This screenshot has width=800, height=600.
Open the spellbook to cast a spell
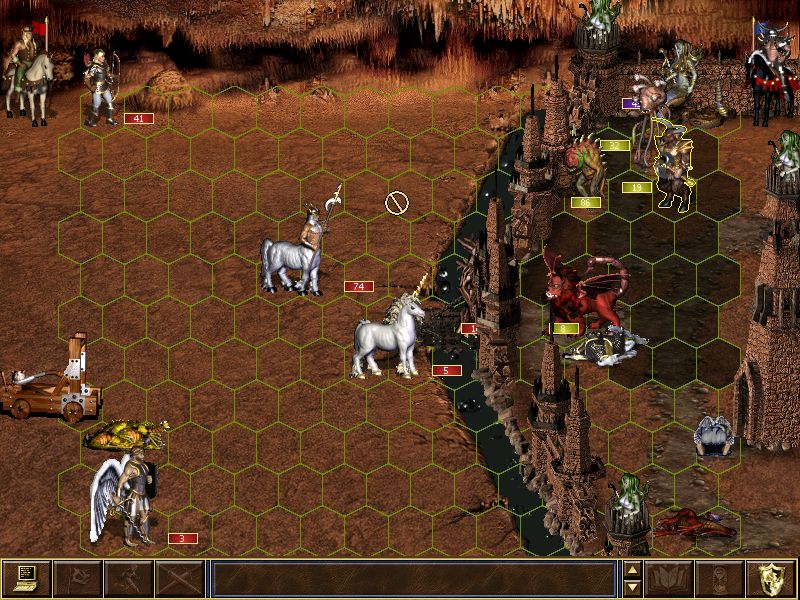pyautogui.click(x=669, y=579)
